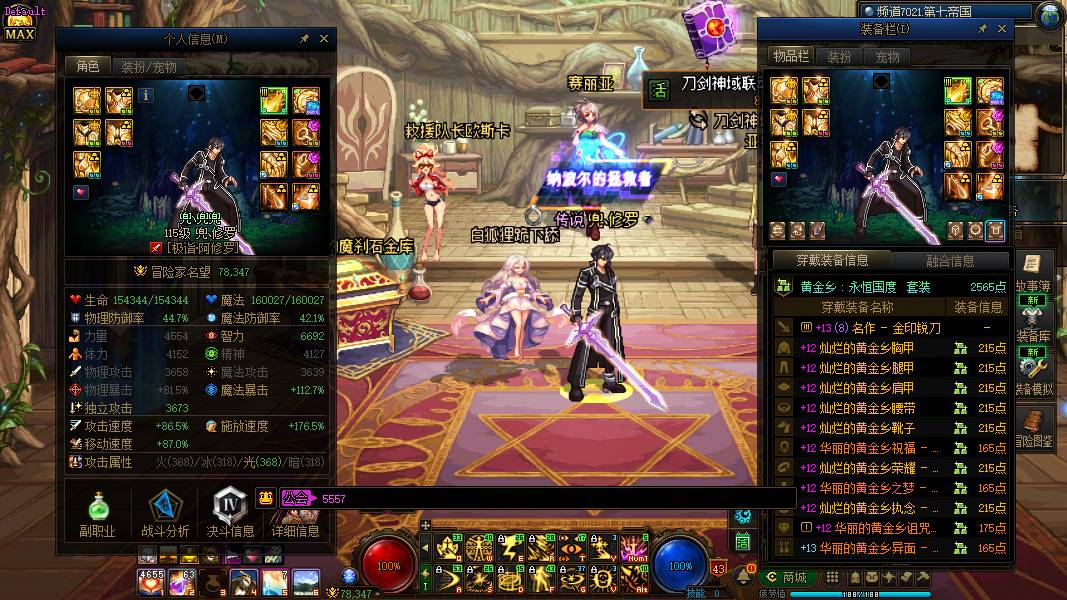Switch to the 装扮/宠物 tab in personal info
Image resolution: width=1067 pixels, height=600 pixels.
point(149,67)
